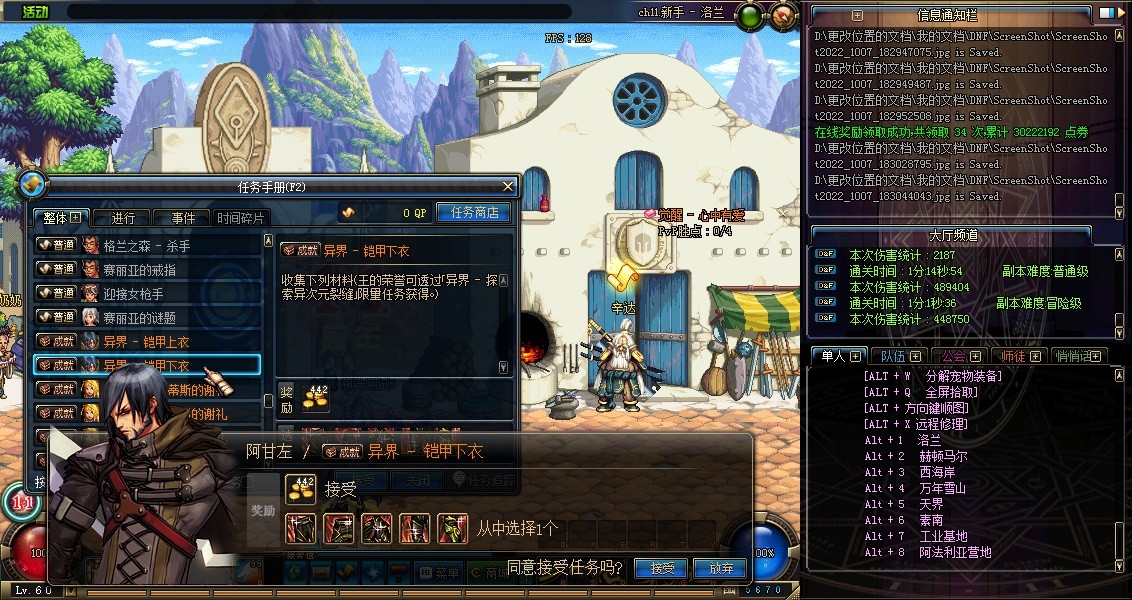Select the 异界 - 铠甲上衣 achievement quest
Viewport: 1132px width, 600px height.
pos(147,341)
